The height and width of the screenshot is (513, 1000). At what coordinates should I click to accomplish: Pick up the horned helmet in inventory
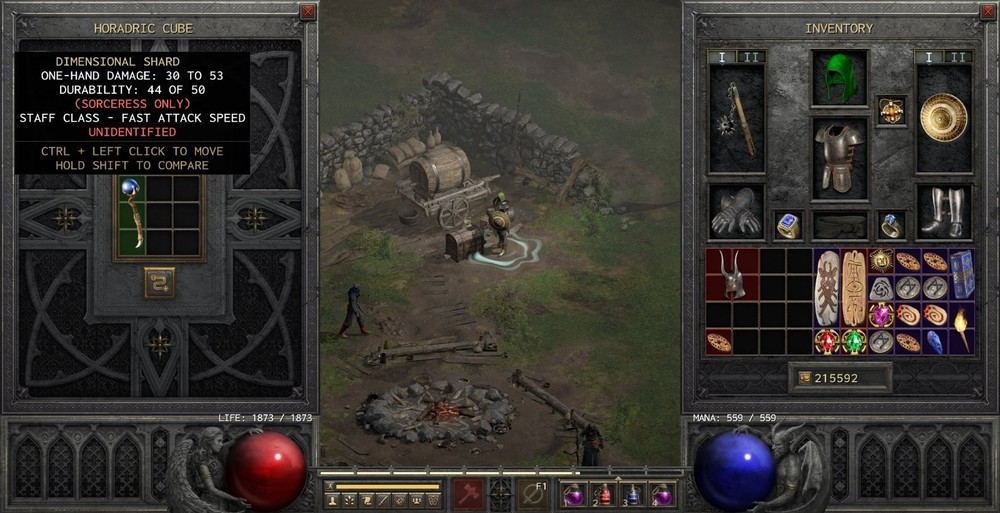[x=733, y=274]
